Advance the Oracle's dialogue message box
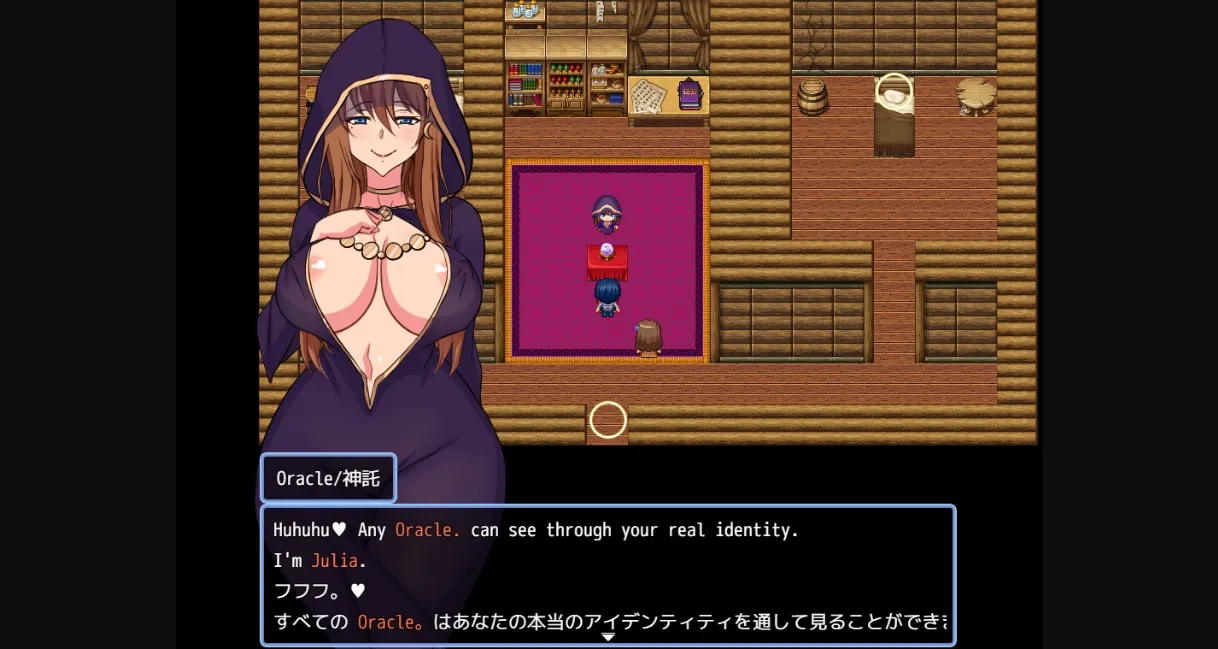 pyautogui.click(x=607, y=575)
